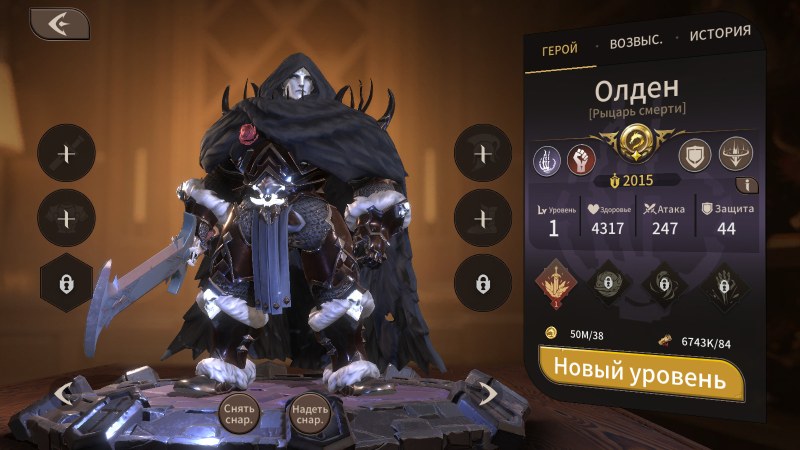This screenshot has width=800, height=450.
Task: Tap the skeletal hand faction icon
Action: (548, 158)
